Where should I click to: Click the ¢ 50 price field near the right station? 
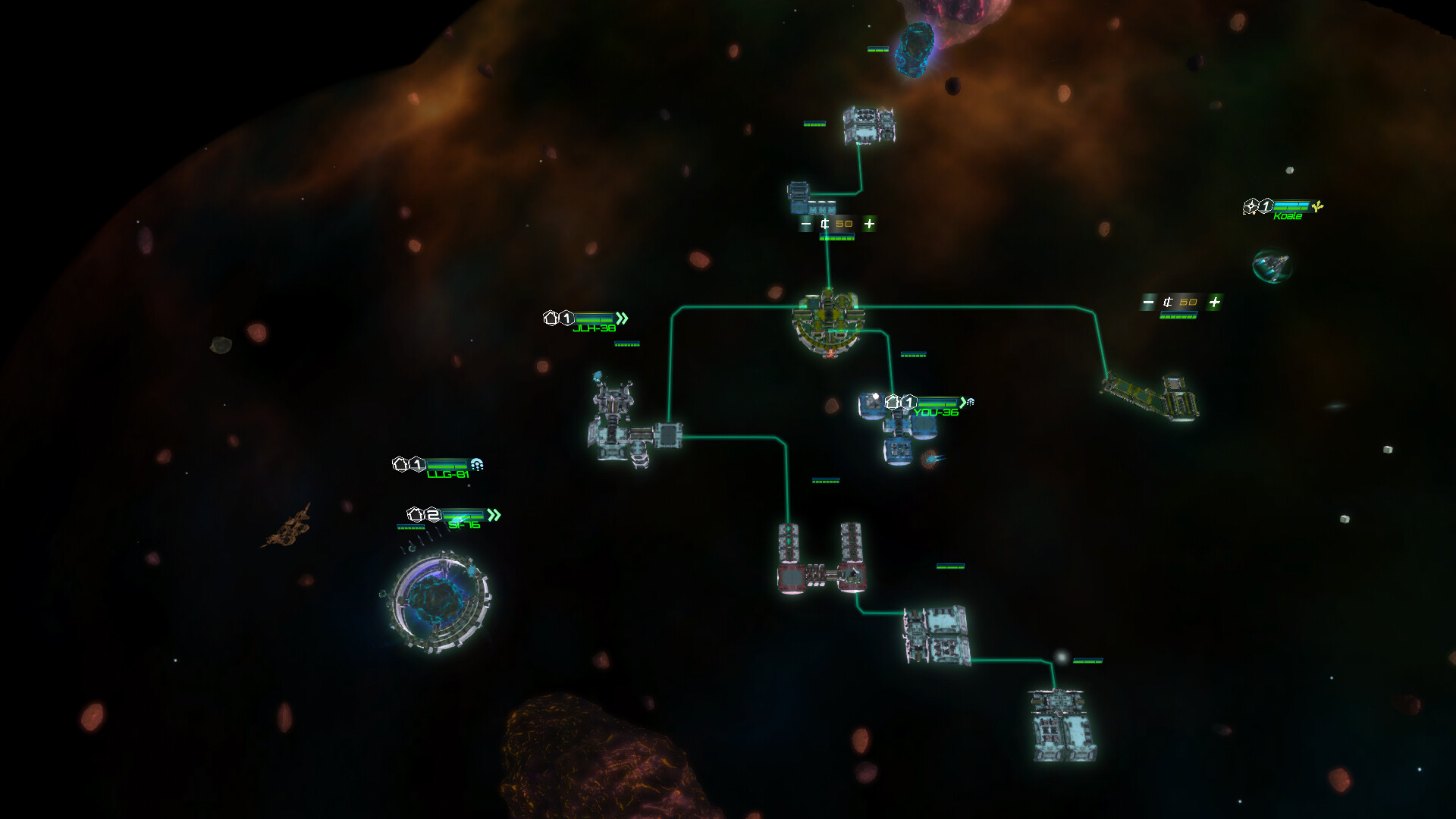[x=1178, y=300]
